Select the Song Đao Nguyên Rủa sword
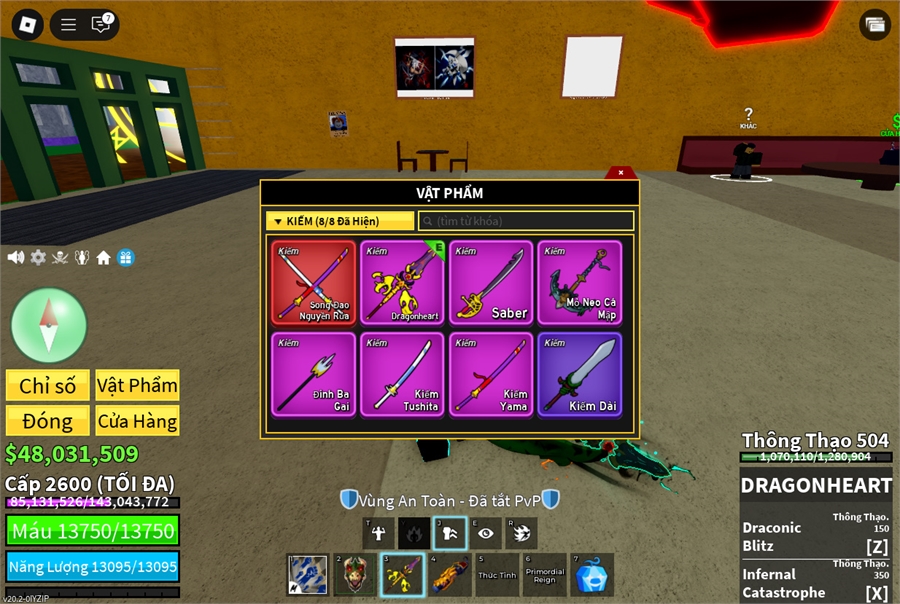900x604 pixels. [314, 282]
